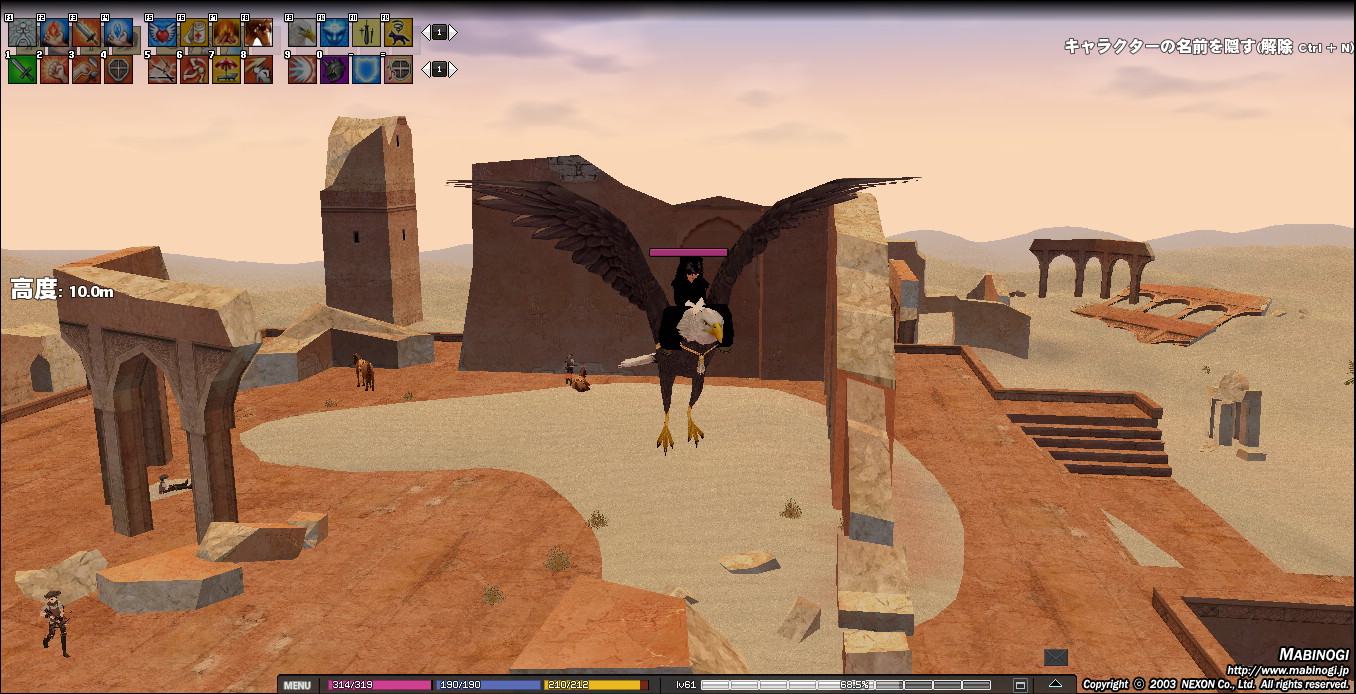Open the envelope mail notification icon
Screen dimensions: 1356x694
tap(1055, 657)
